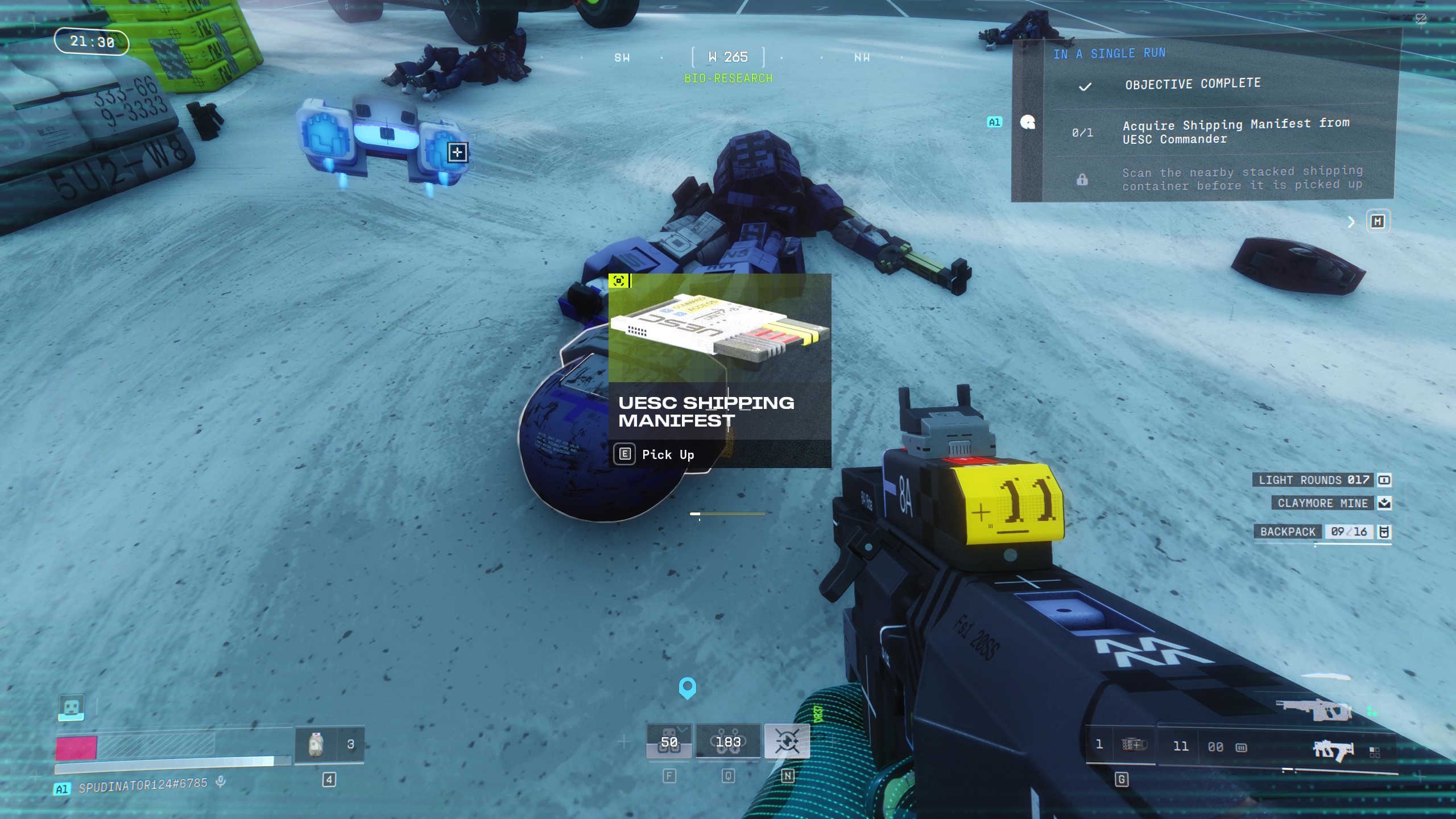Expand the objectives panel via the right chevron

tap(1352, 222)
